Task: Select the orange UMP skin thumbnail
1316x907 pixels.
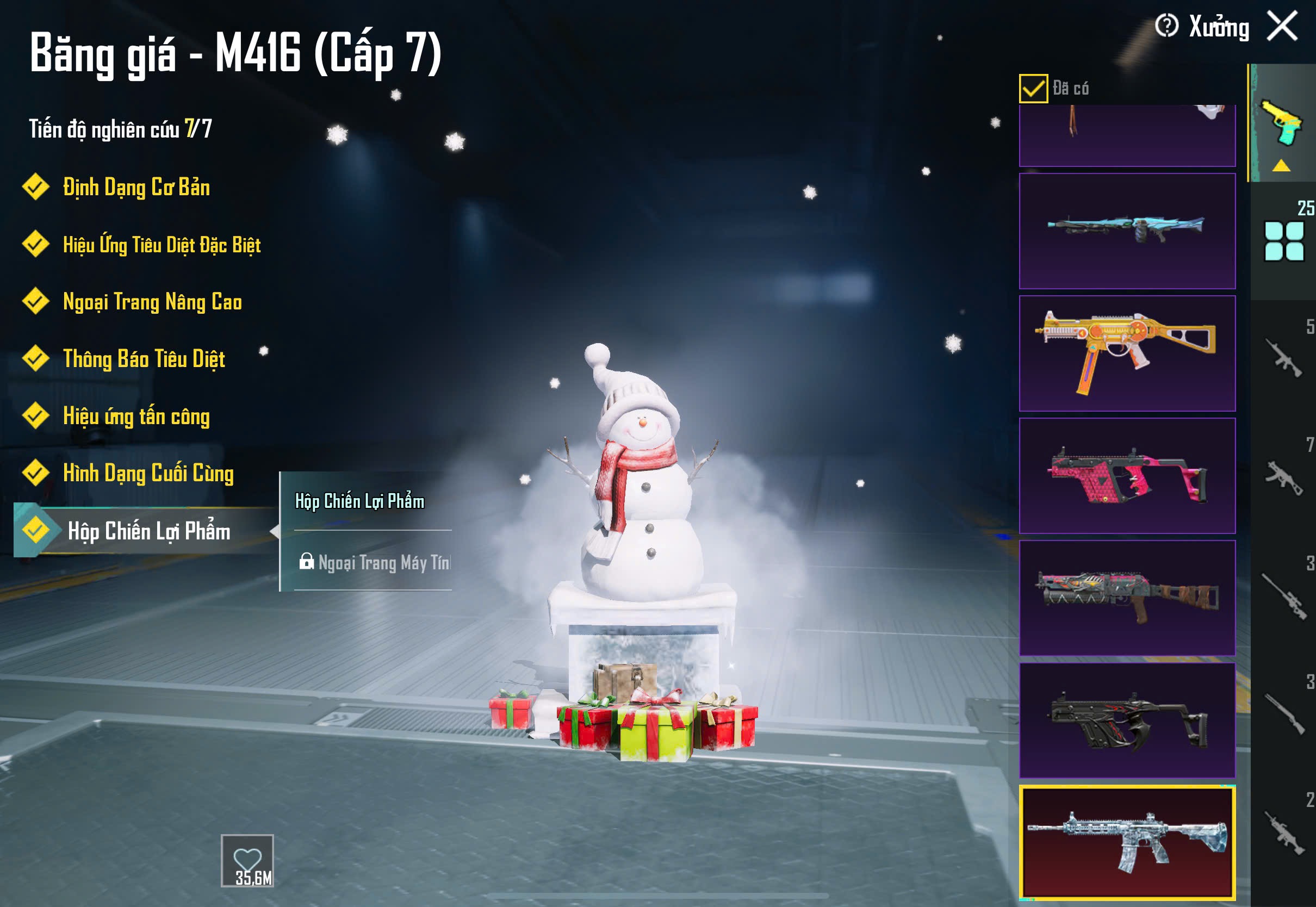Action: [1127, 353]
